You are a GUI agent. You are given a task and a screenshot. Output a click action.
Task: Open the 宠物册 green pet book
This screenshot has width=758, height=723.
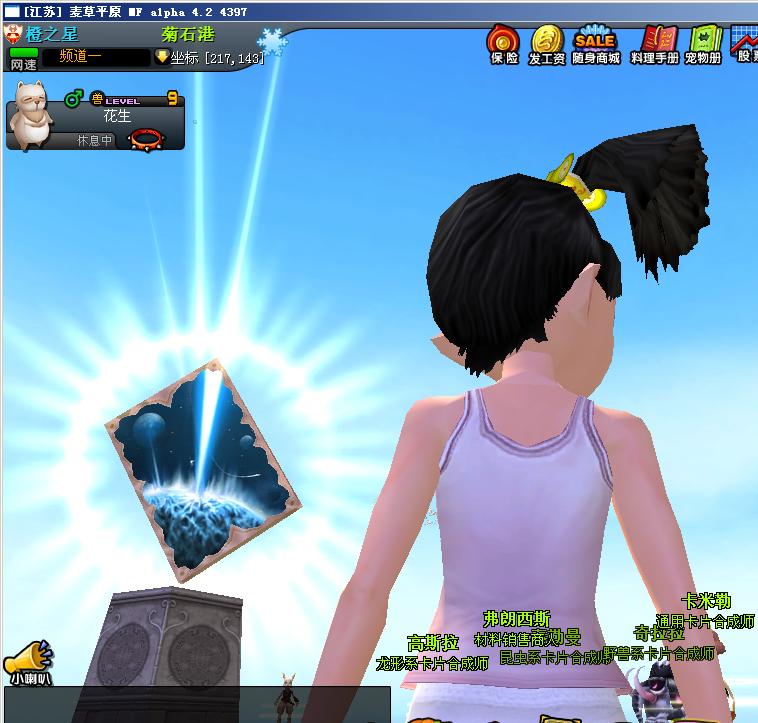pos(704,42)
